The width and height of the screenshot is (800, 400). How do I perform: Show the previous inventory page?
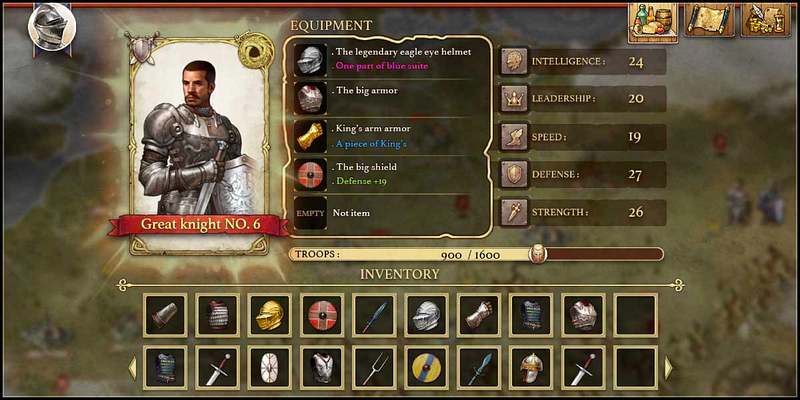pos(132,368)
